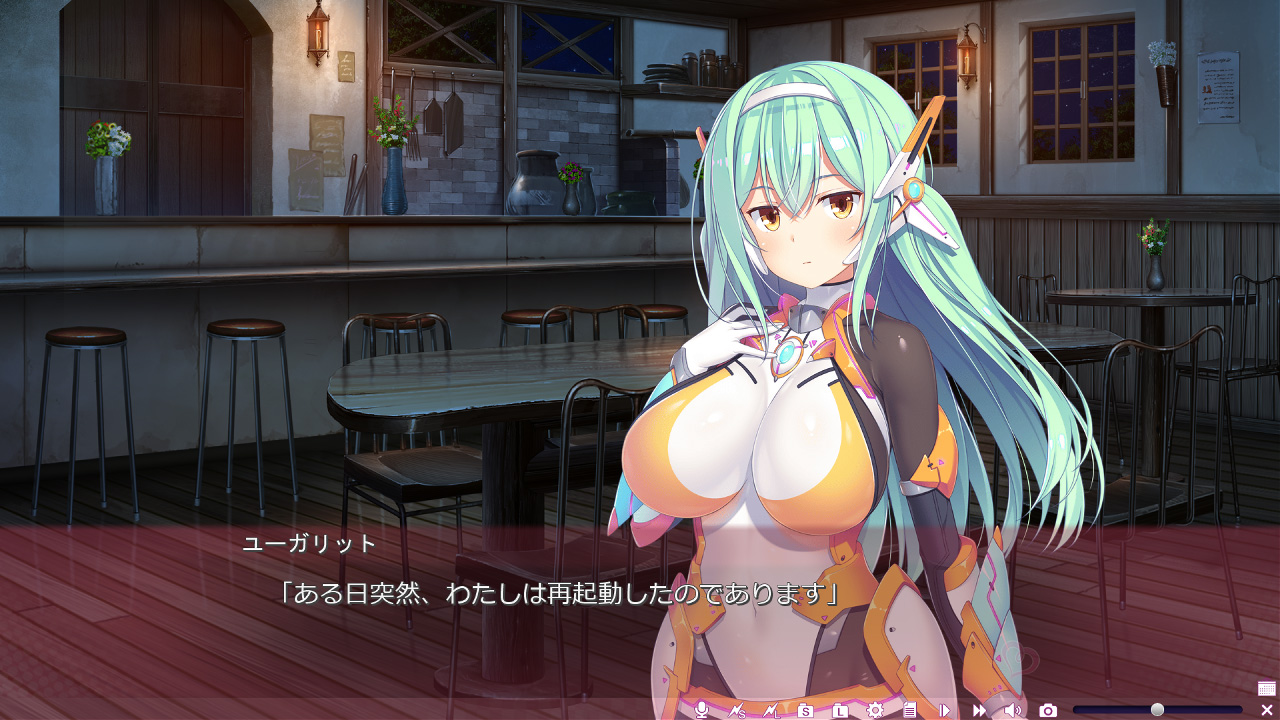The width and height of the screenshot is (1280, 720).
Task: Toggle sound with the speaker icon
Action: point(1013,710)
